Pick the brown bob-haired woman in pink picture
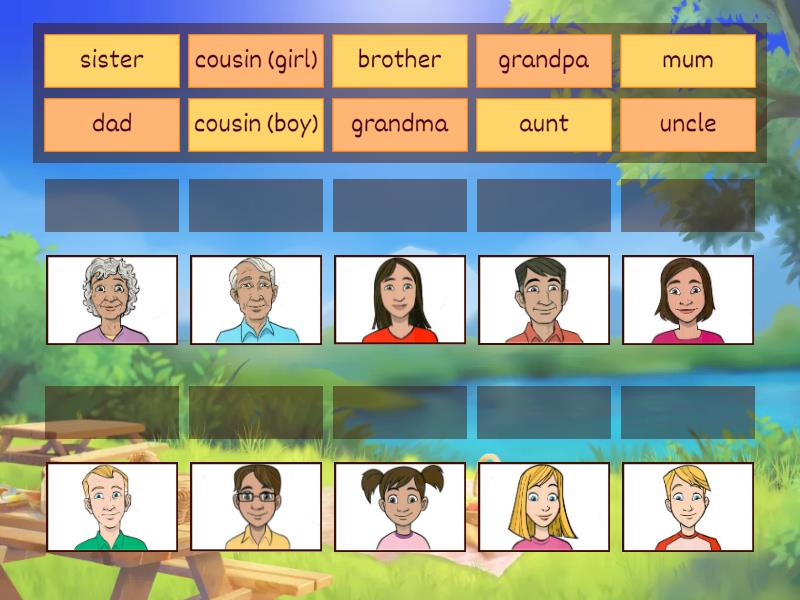This screenshot has width=800, height=600. click(688, 300)
